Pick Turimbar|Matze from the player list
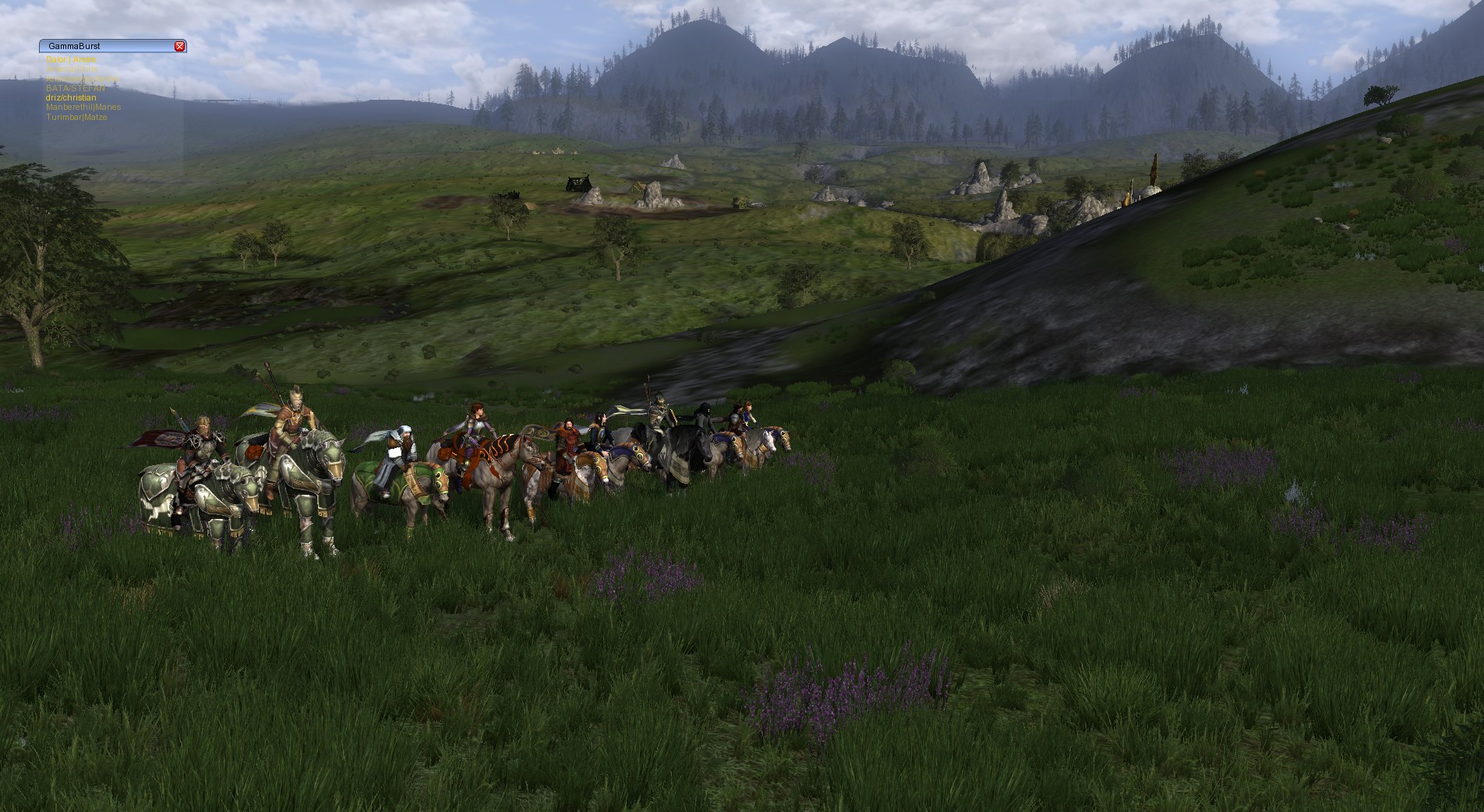The height and width of the screenshot is (812, 1484). click(76, 117)
